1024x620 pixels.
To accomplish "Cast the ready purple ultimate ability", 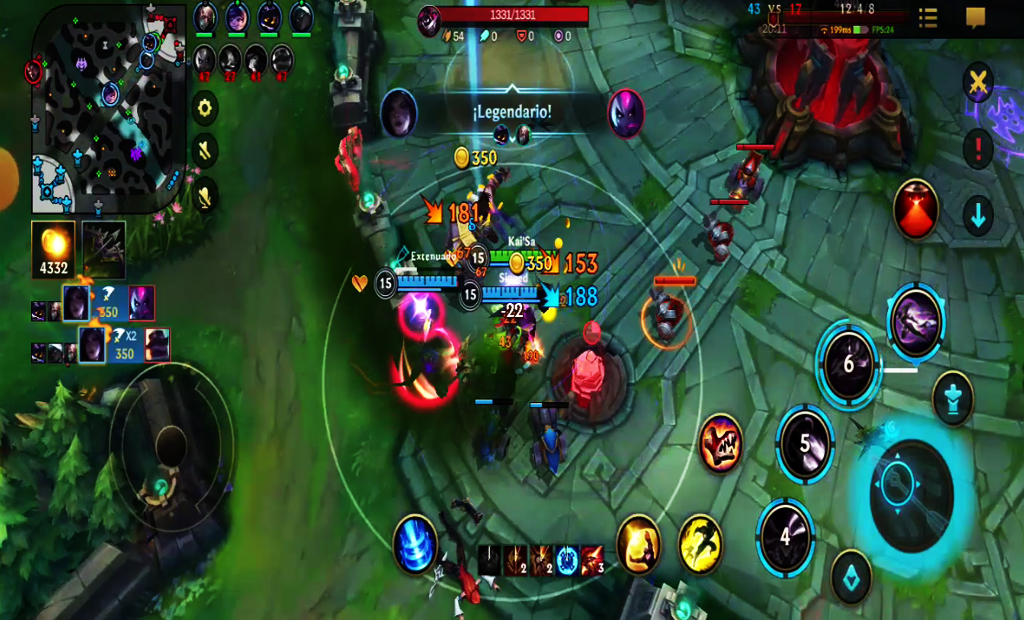I will tap(915, 322).
